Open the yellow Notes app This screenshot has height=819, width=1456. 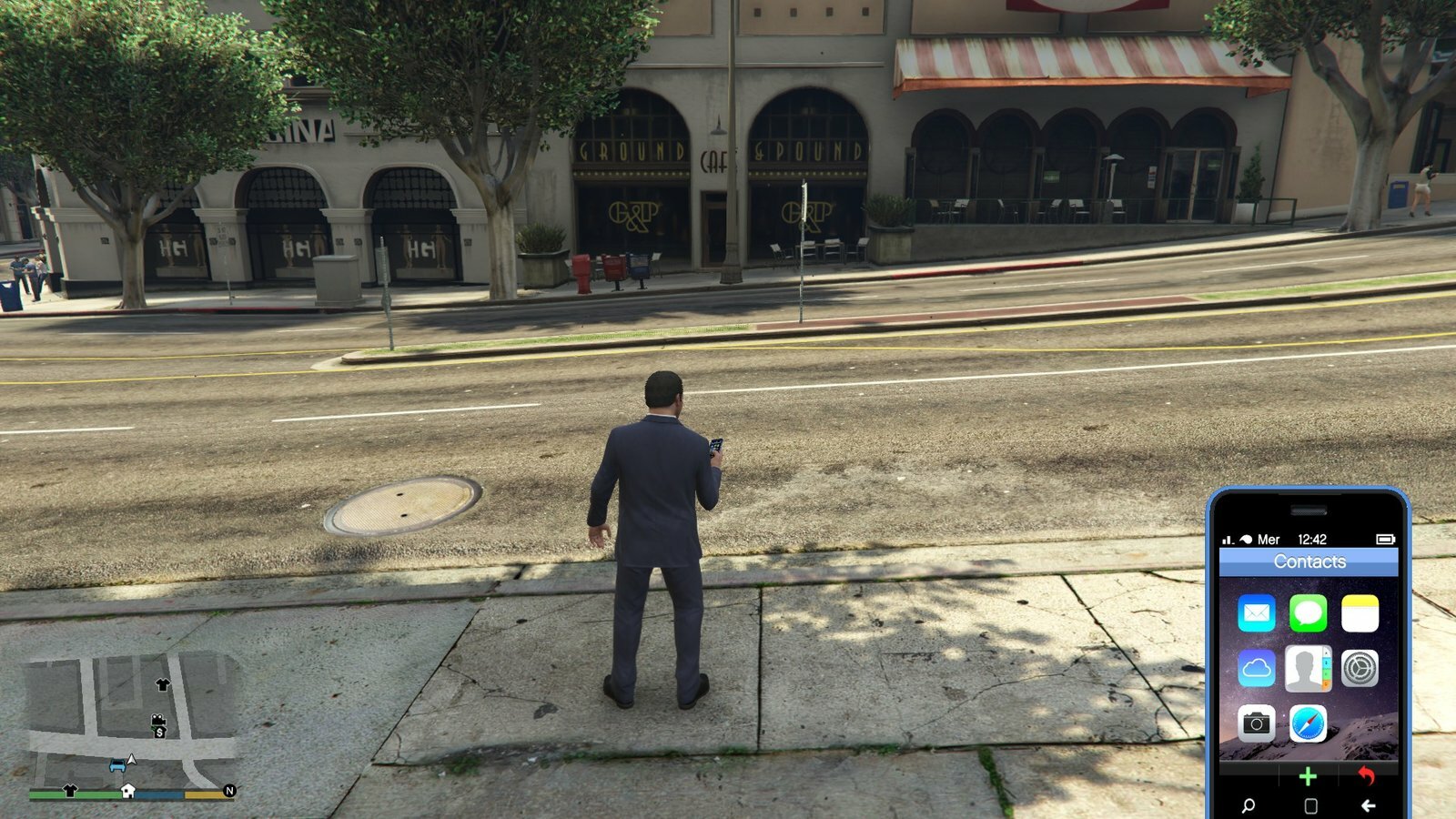click(x=1360, y=613)
